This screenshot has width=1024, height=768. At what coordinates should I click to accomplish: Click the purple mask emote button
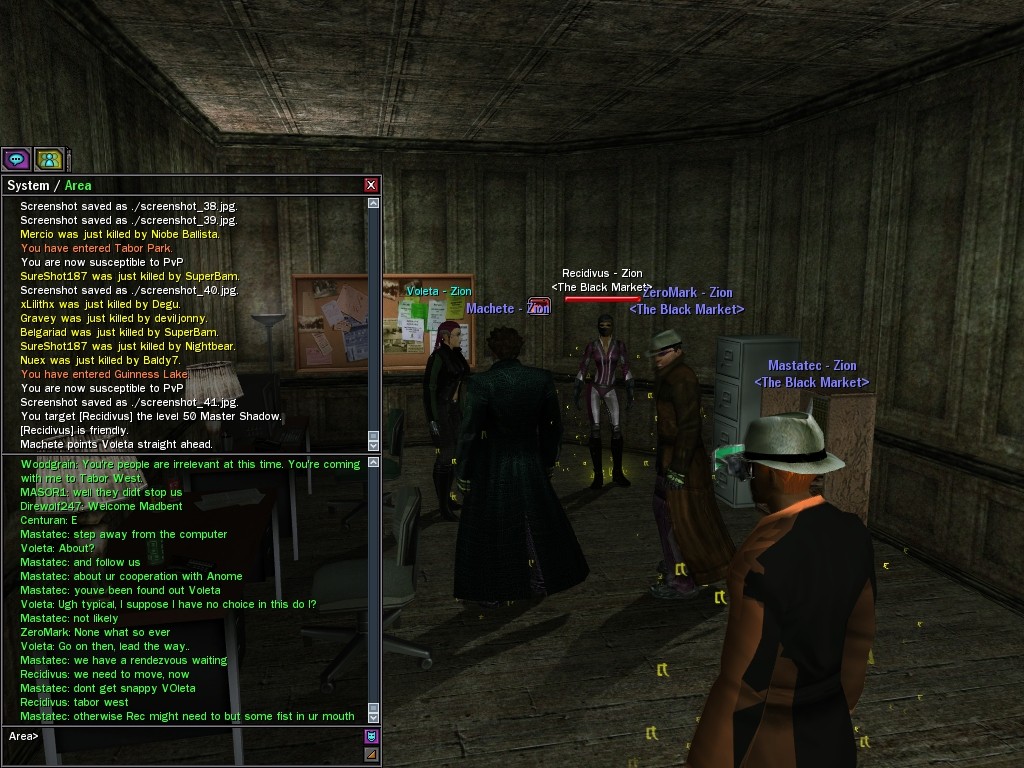pyautogui.click(x=372, y=737)
